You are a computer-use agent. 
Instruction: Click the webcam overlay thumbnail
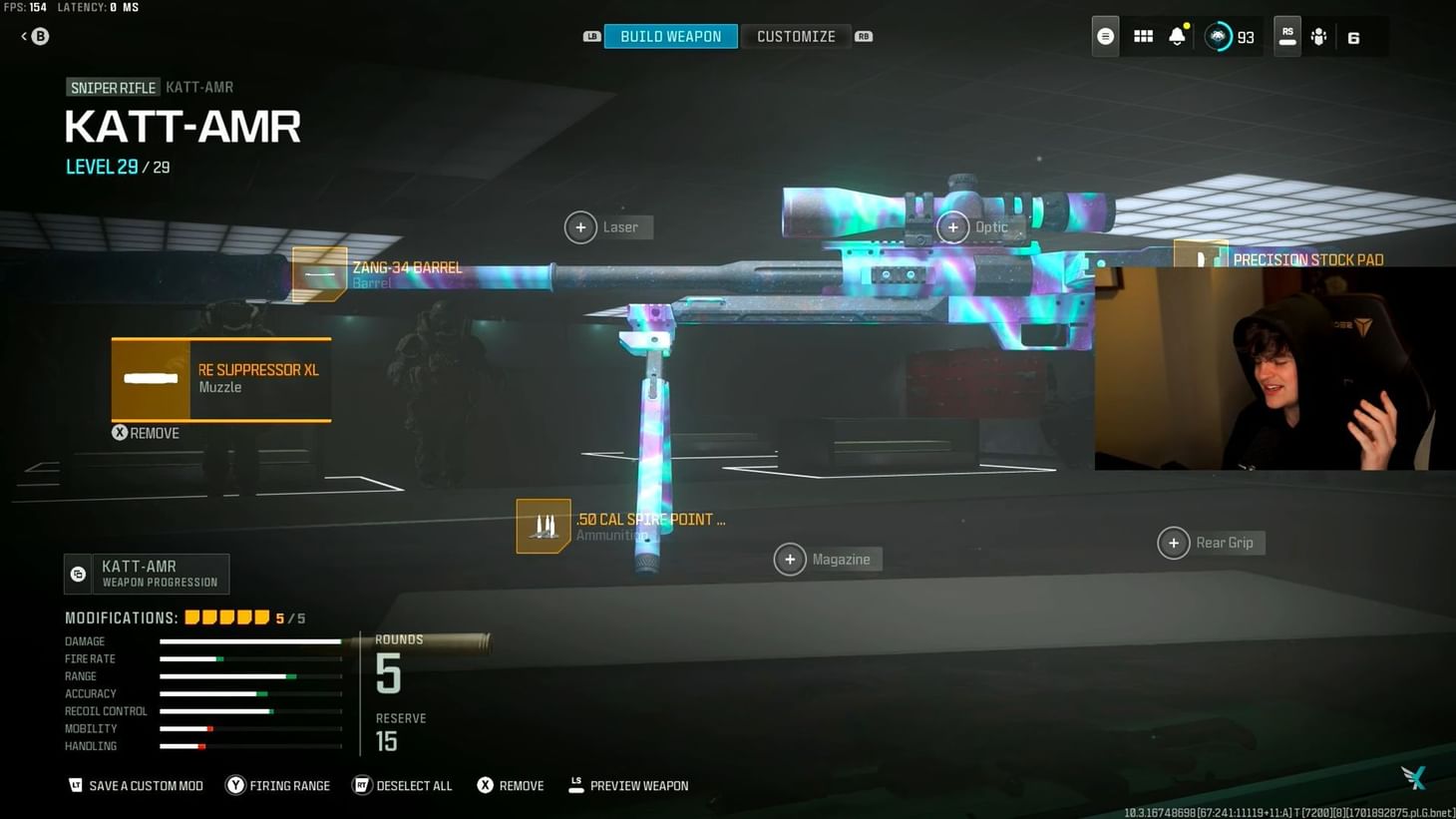1276,369
